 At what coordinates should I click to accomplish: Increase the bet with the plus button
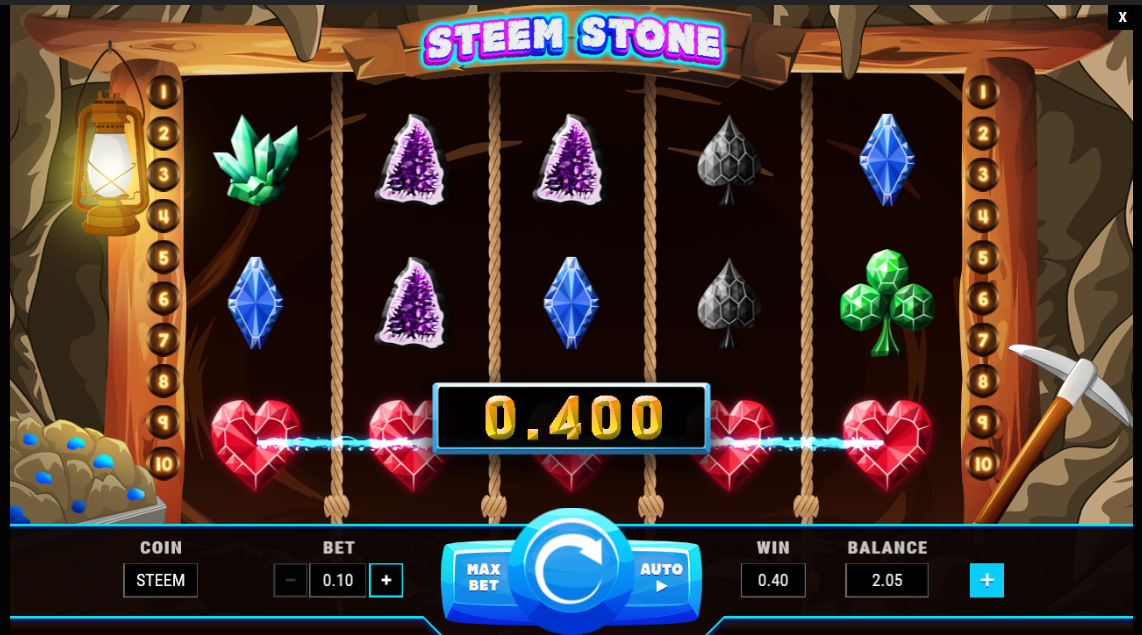(386, 580)
